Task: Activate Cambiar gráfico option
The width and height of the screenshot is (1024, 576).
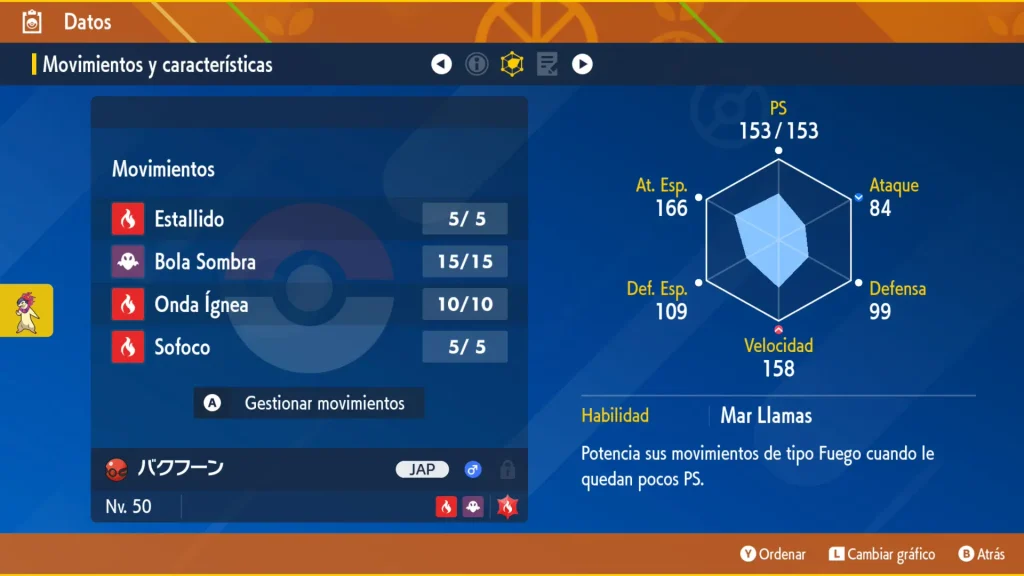Action: [x=882, y=554]
